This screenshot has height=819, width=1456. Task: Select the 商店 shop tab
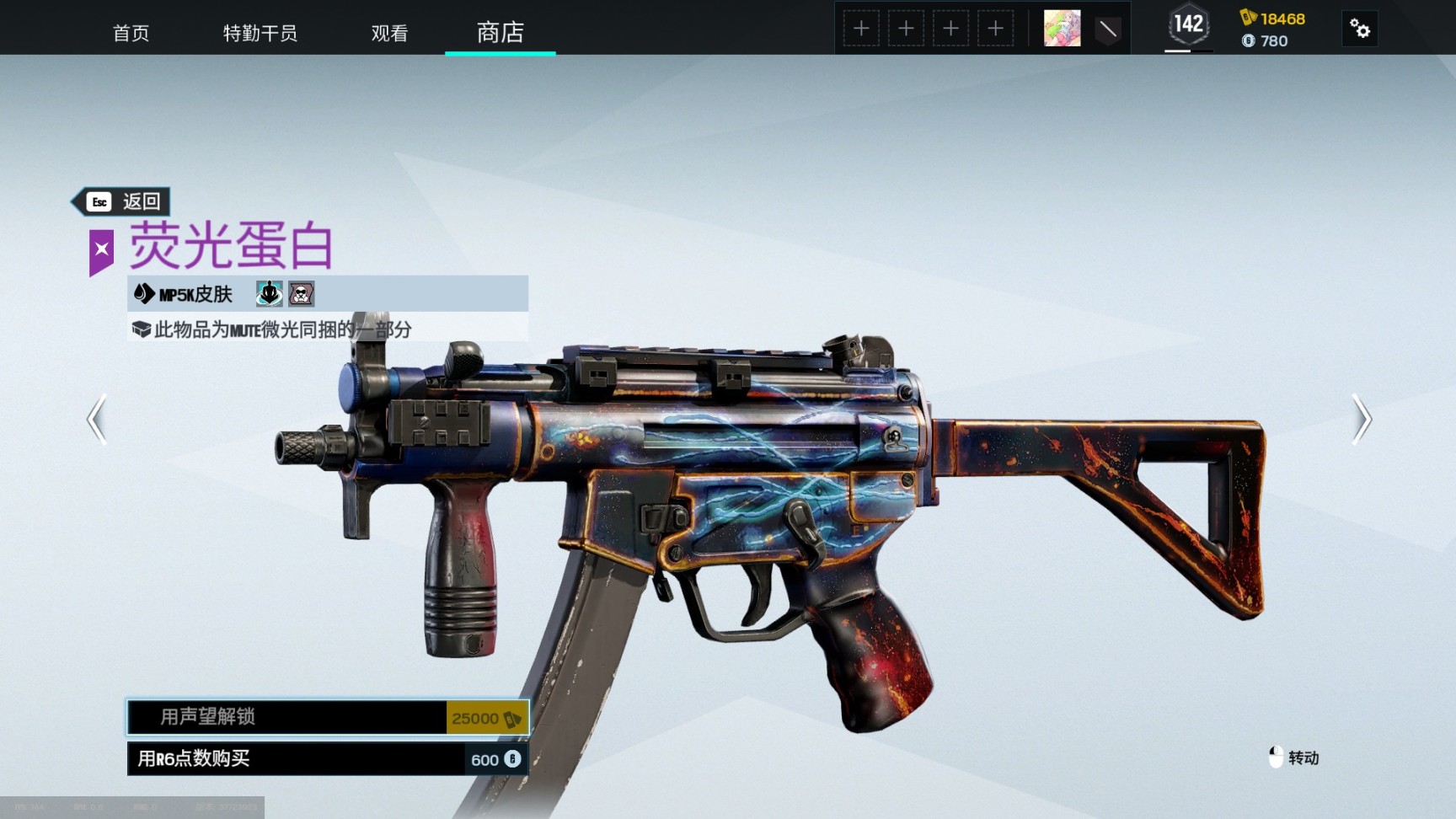[x=500, y=33]
